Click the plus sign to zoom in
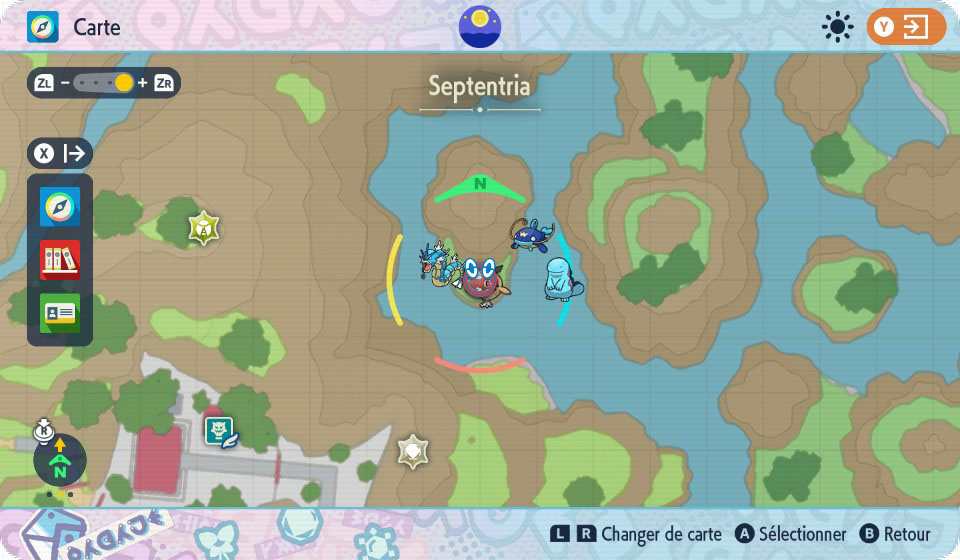 (143, 83)
